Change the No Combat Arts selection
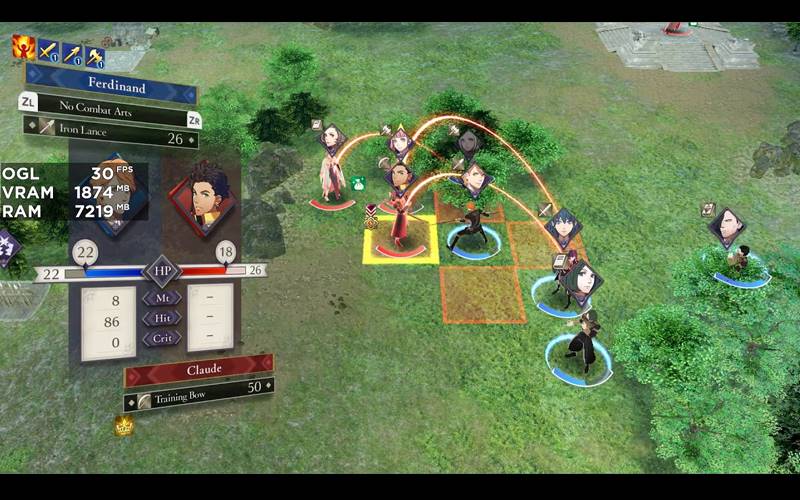Image resolution: width=800 pixels, height=500 pixels. (110, 107)
